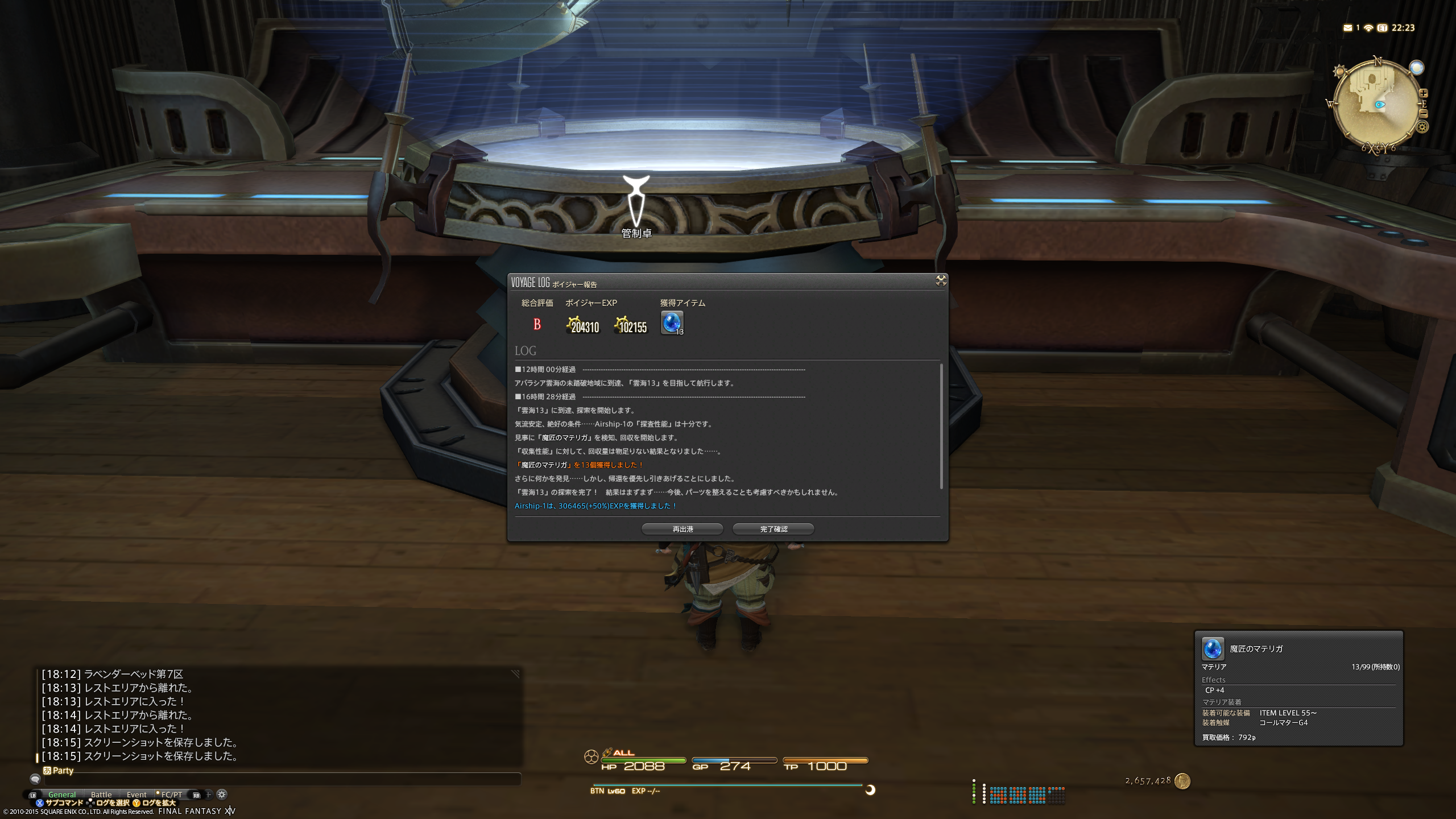Open the Event chat tab

136,795
